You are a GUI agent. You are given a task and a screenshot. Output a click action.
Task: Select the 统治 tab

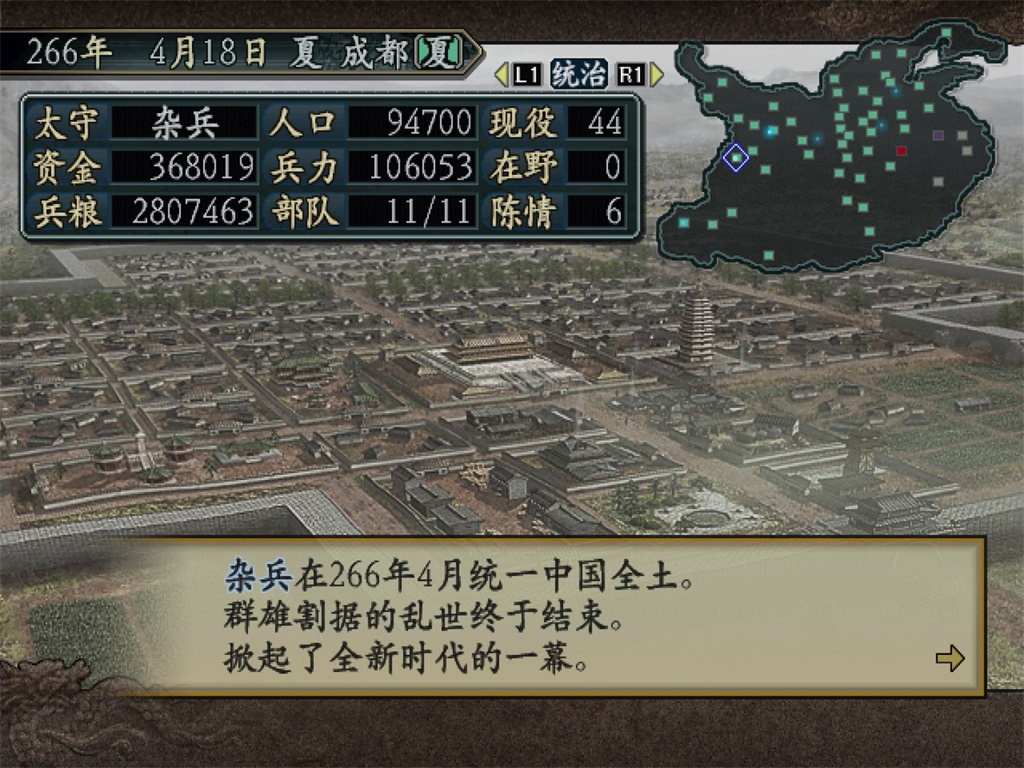point(579,74)
